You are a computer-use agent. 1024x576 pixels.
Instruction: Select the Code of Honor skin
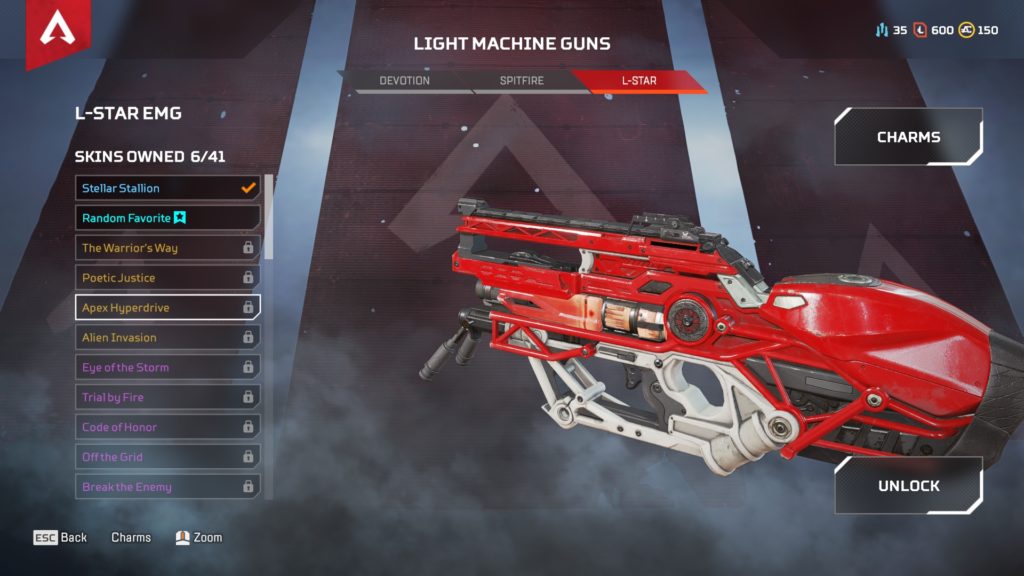tap(167, 428)
